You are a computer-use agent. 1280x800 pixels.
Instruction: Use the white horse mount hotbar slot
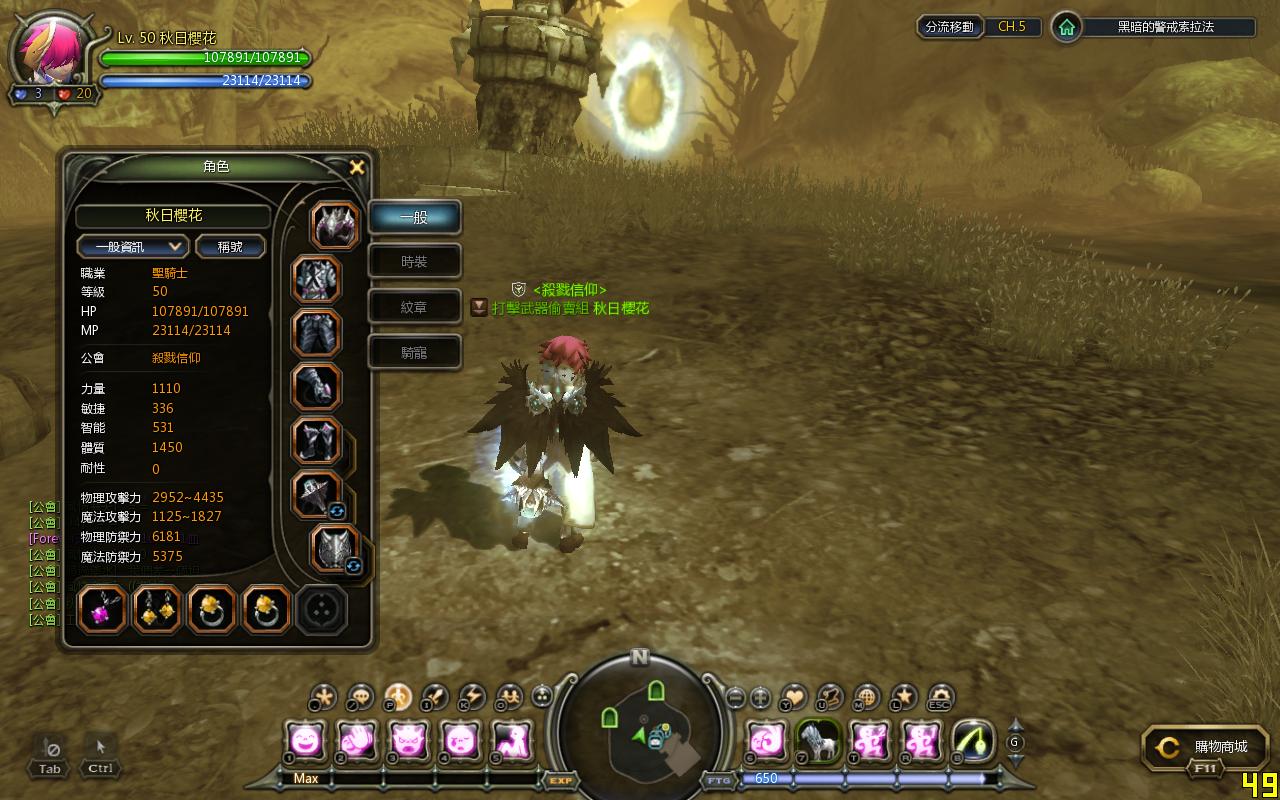[817, 741]
